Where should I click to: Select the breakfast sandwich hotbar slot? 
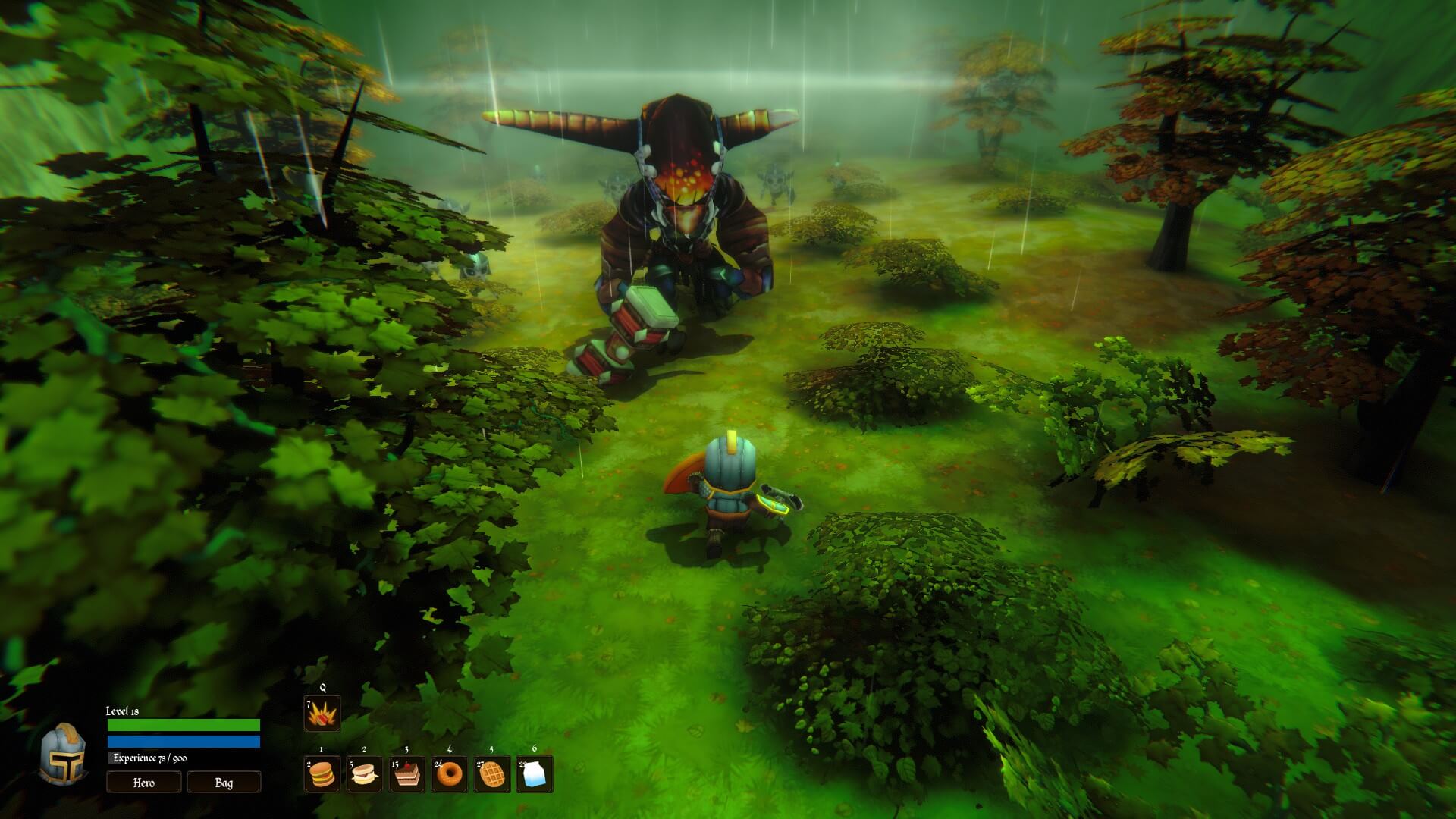point(365,774)
